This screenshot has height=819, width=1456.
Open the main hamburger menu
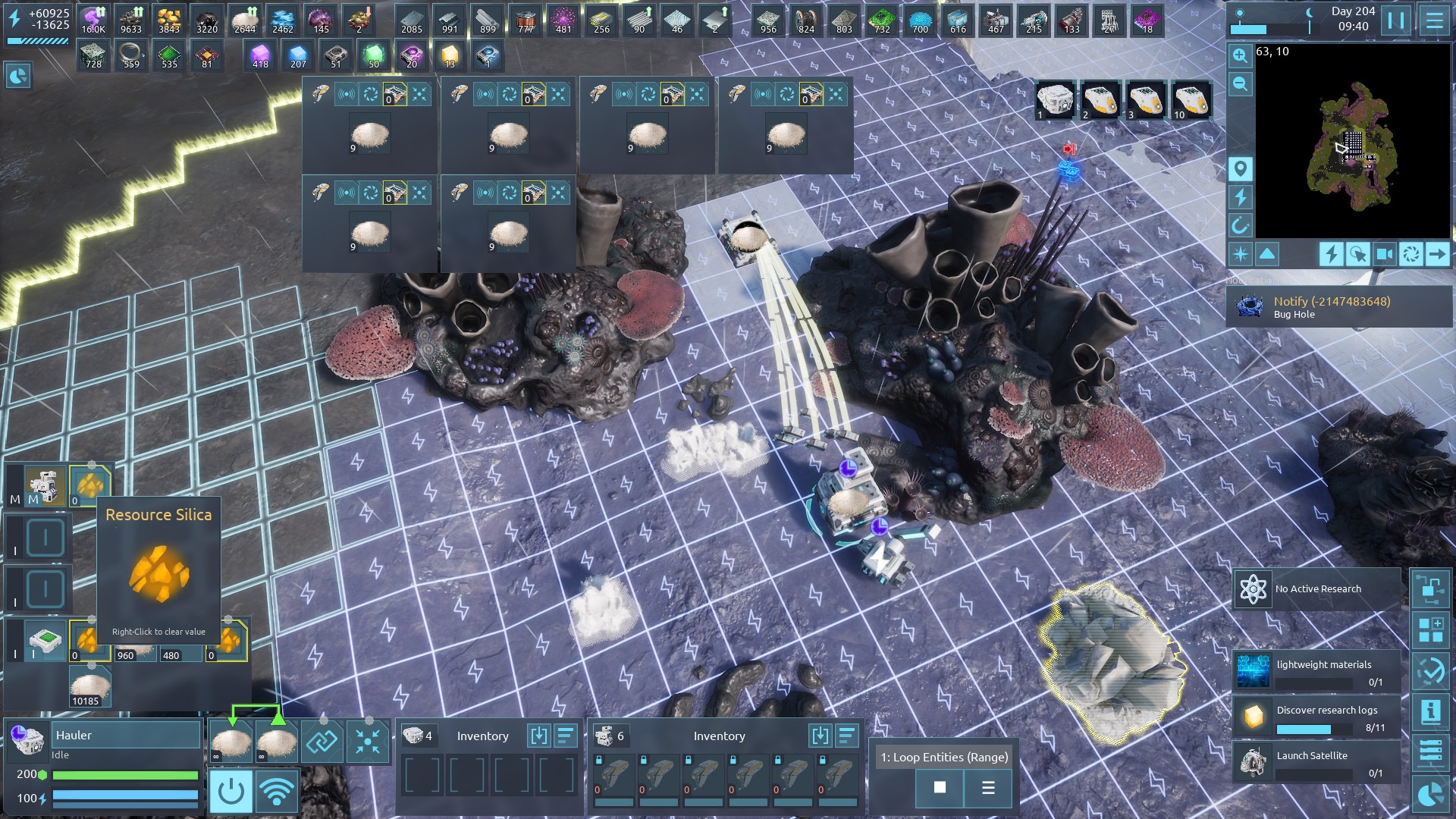1433,20
